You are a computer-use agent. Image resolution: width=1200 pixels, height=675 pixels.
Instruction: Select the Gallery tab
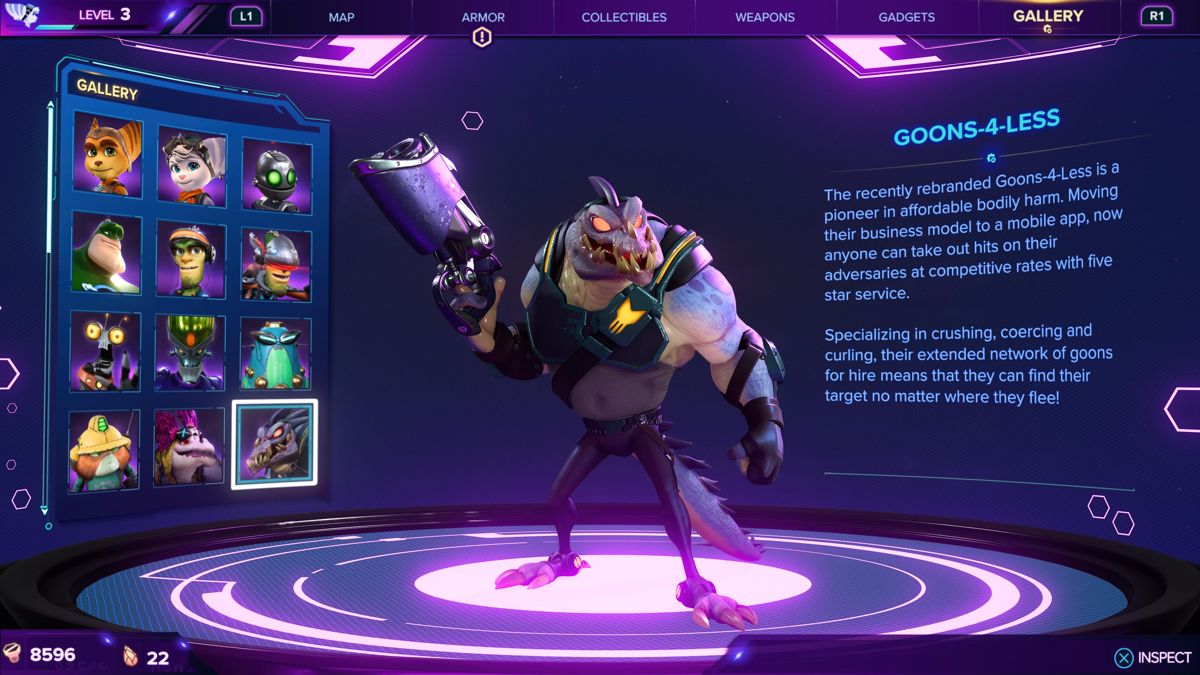[1047, 16]
